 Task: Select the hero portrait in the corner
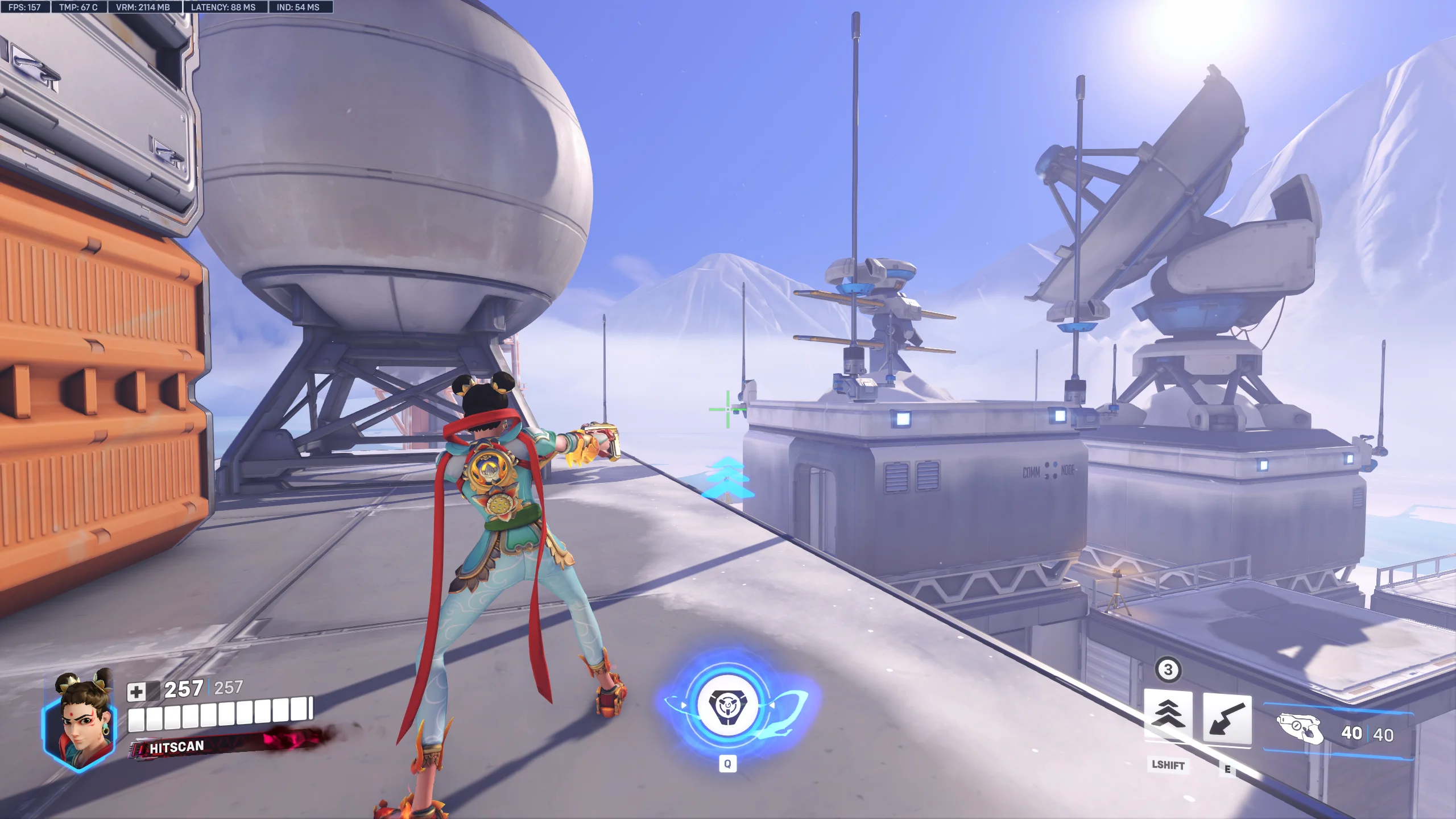[80, 721]
